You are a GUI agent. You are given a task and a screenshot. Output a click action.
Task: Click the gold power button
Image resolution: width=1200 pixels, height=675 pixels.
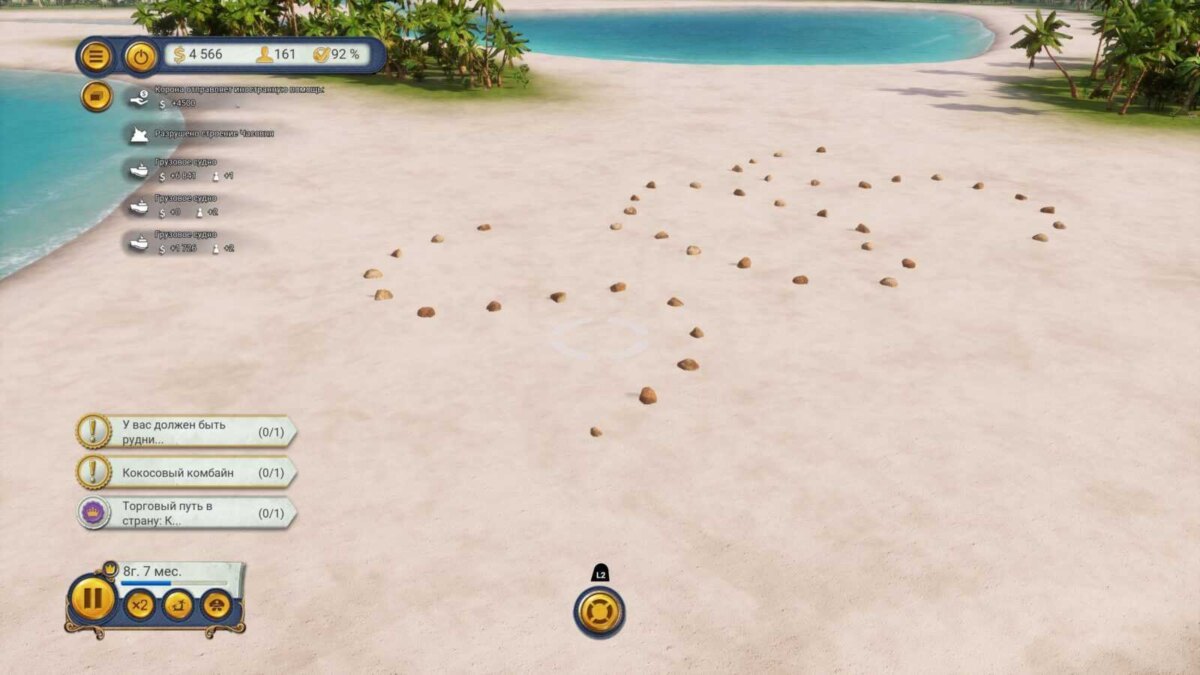tap(141, 56)
